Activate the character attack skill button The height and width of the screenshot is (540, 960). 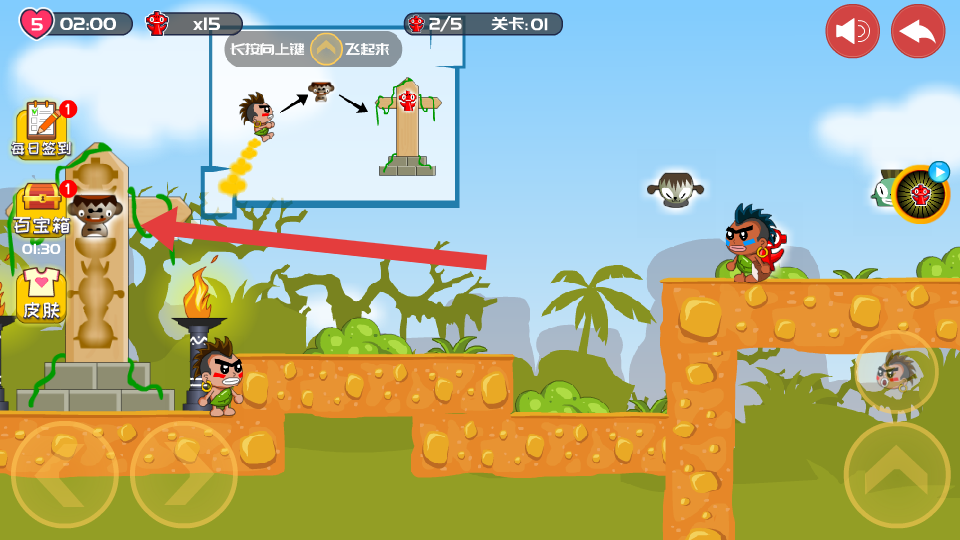click(896, 372)
